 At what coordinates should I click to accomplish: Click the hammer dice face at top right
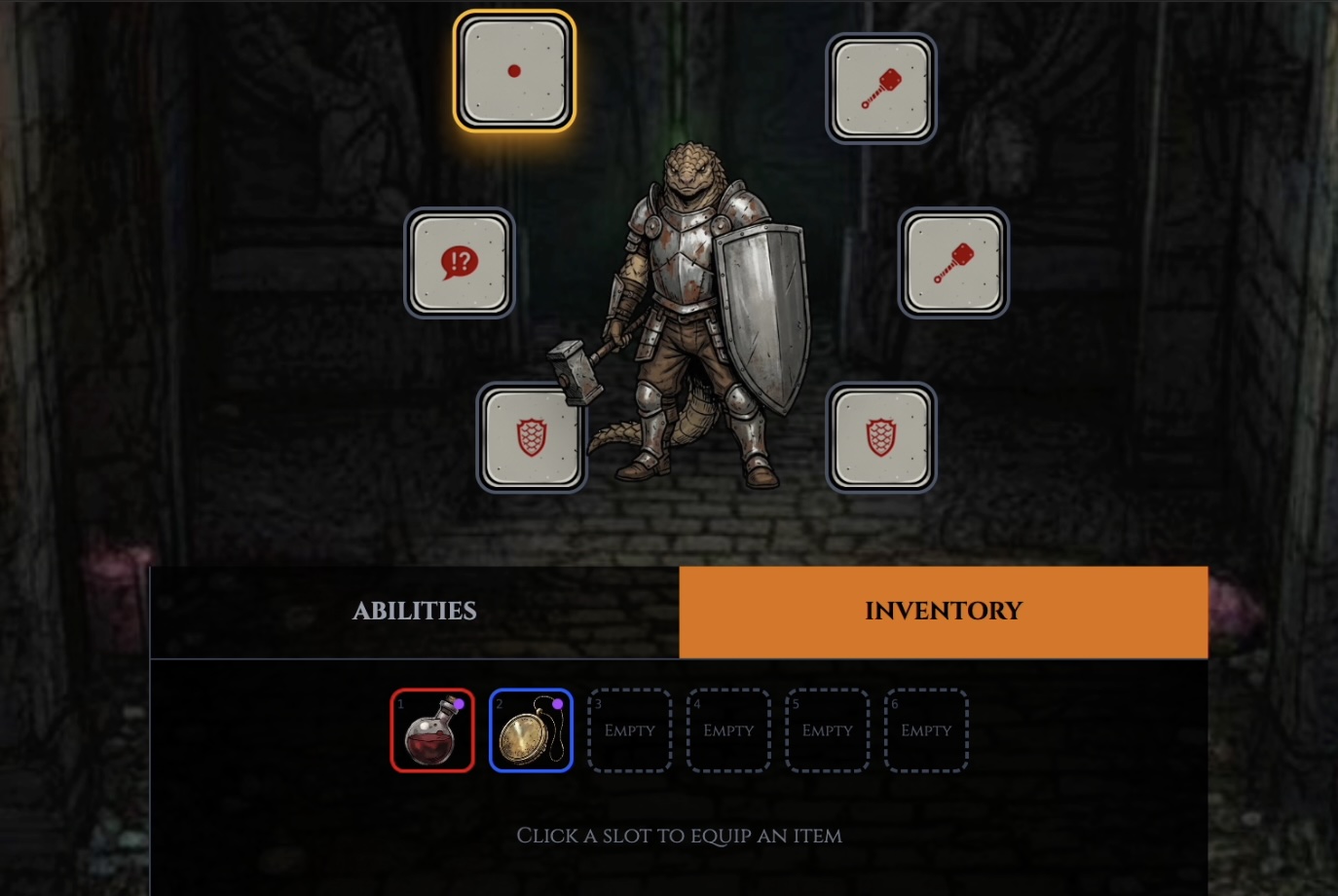pos(880,87)
